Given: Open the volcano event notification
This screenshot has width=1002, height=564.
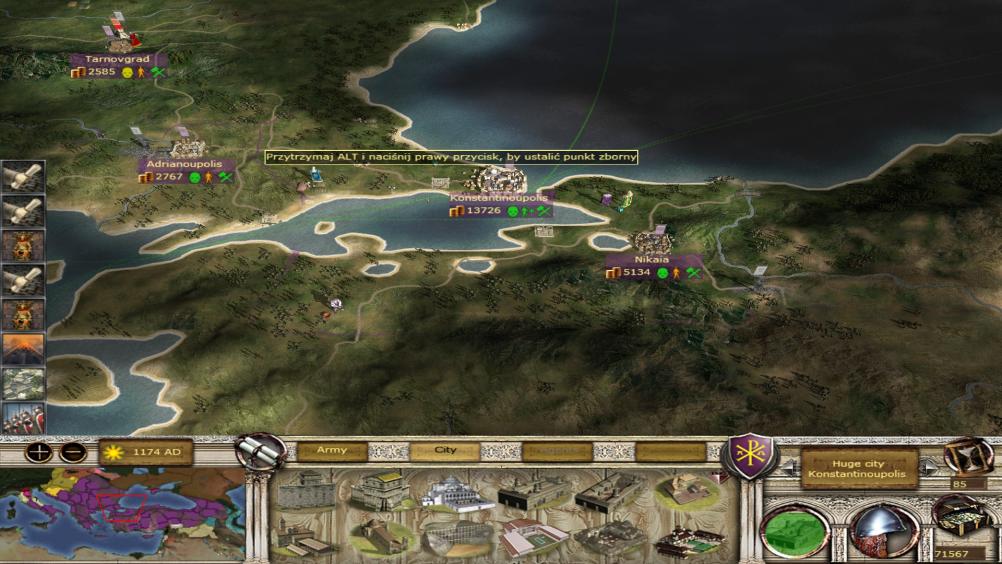Looking at the screenshot, I should pos(23,350).
